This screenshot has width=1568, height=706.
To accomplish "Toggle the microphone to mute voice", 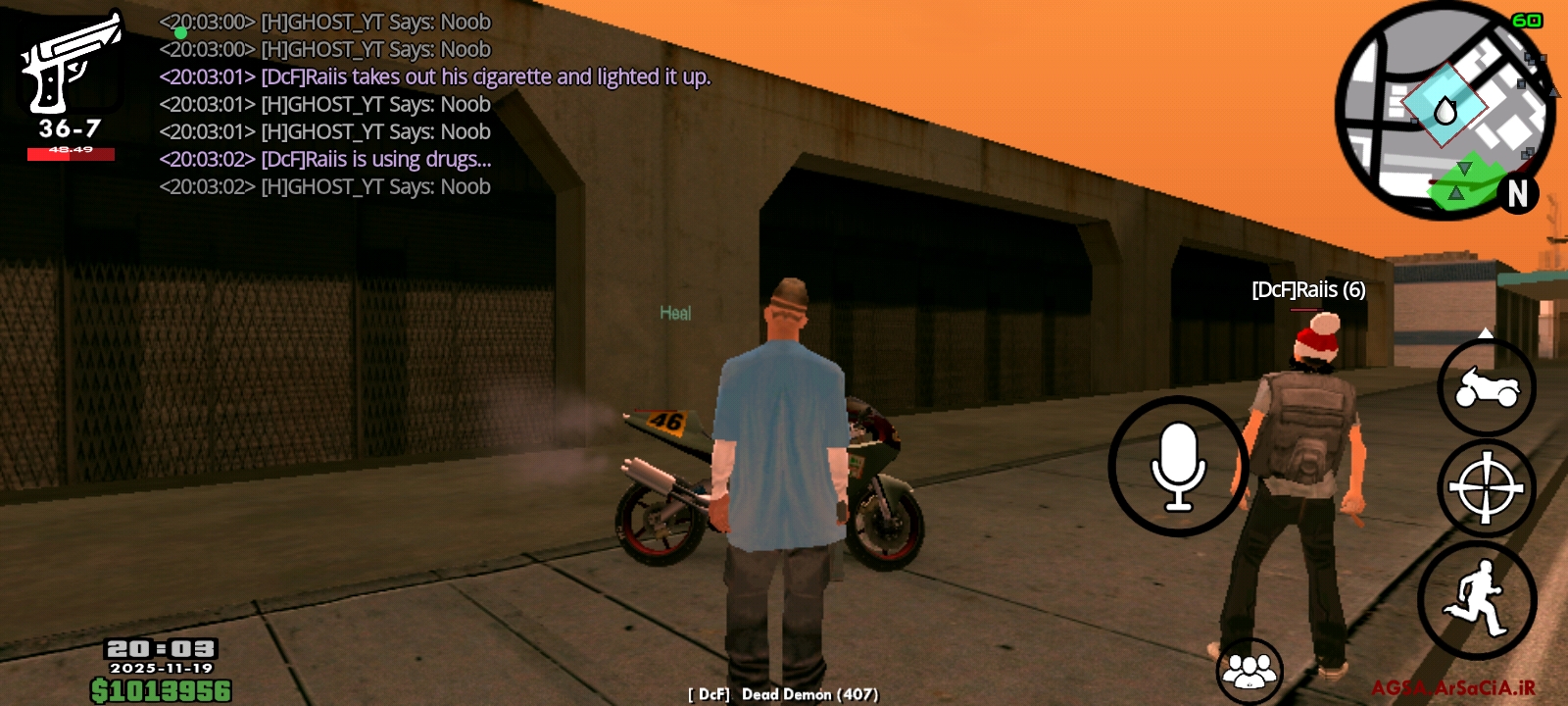I will (x=1179, y=466).
